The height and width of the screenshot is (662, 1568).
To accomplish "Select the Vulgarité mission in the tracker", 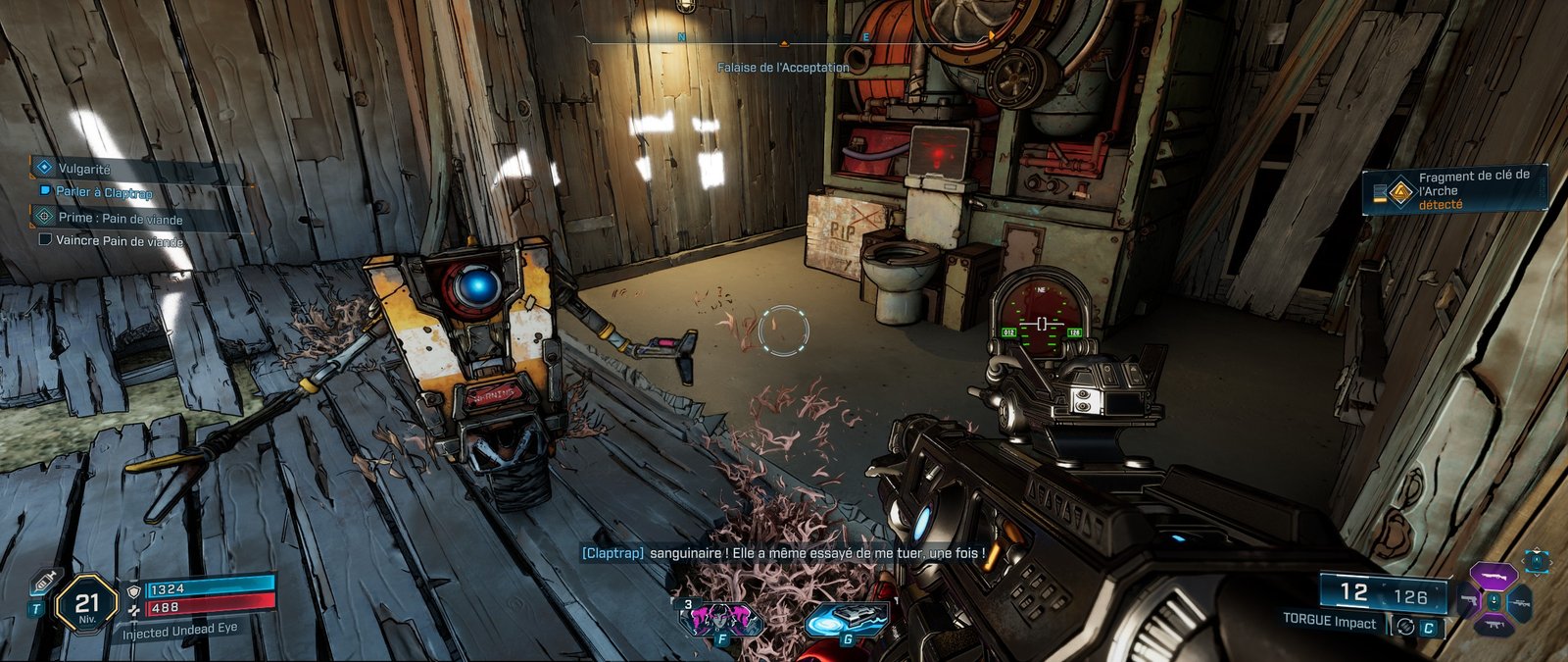I will [x=84, y=169].
